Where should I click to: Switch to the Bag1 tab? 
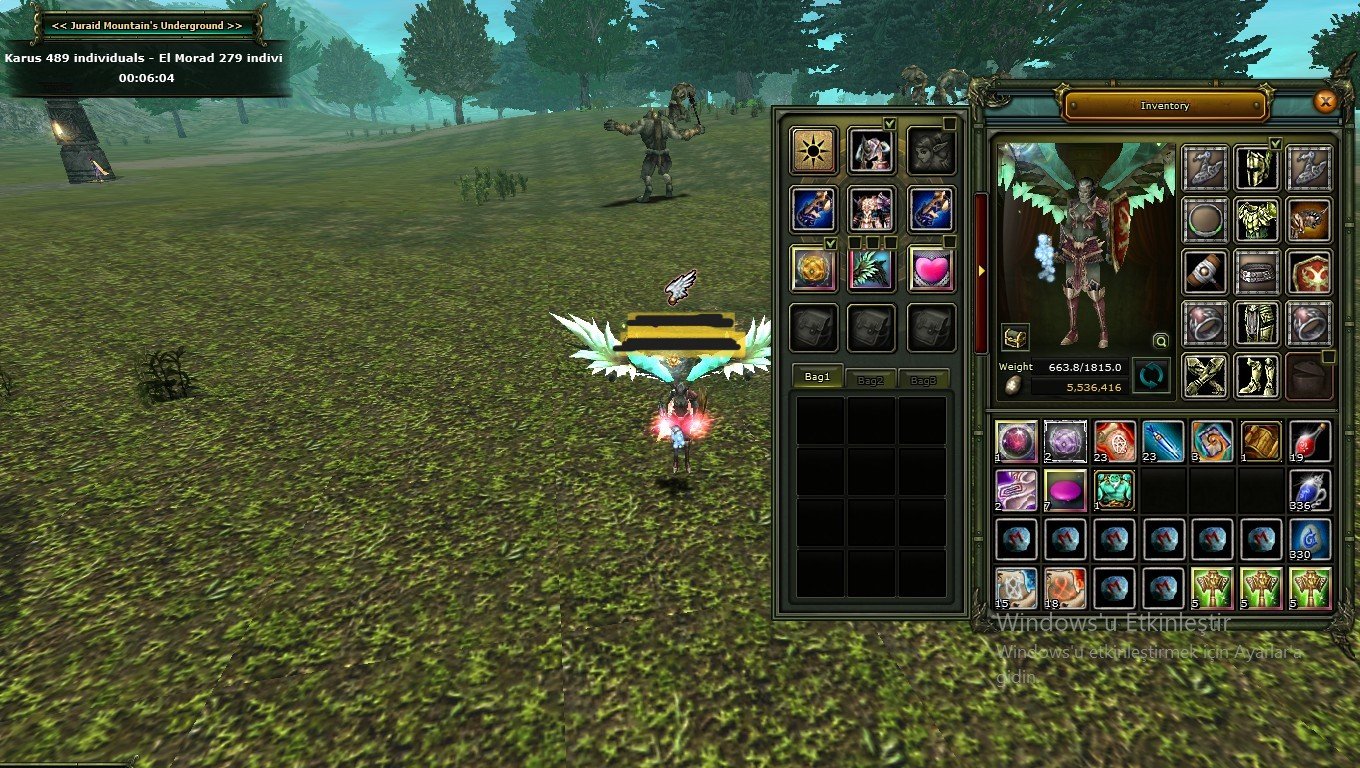pyautogui.click(x=817, y=377)
